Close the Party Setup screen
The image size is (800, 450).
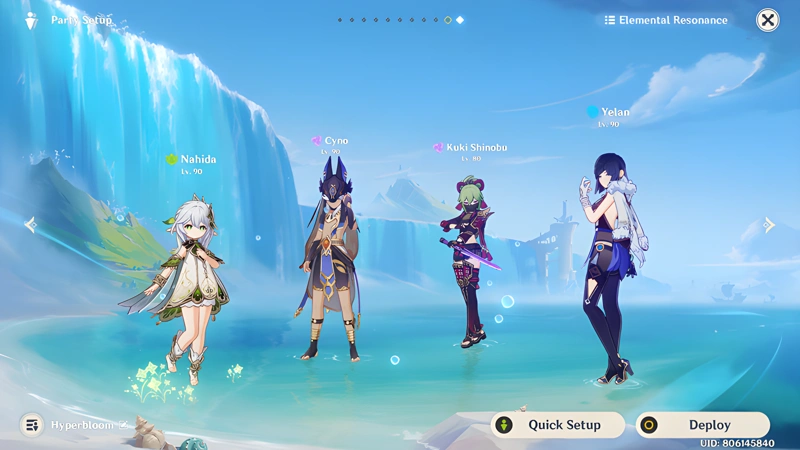point(767,20)
